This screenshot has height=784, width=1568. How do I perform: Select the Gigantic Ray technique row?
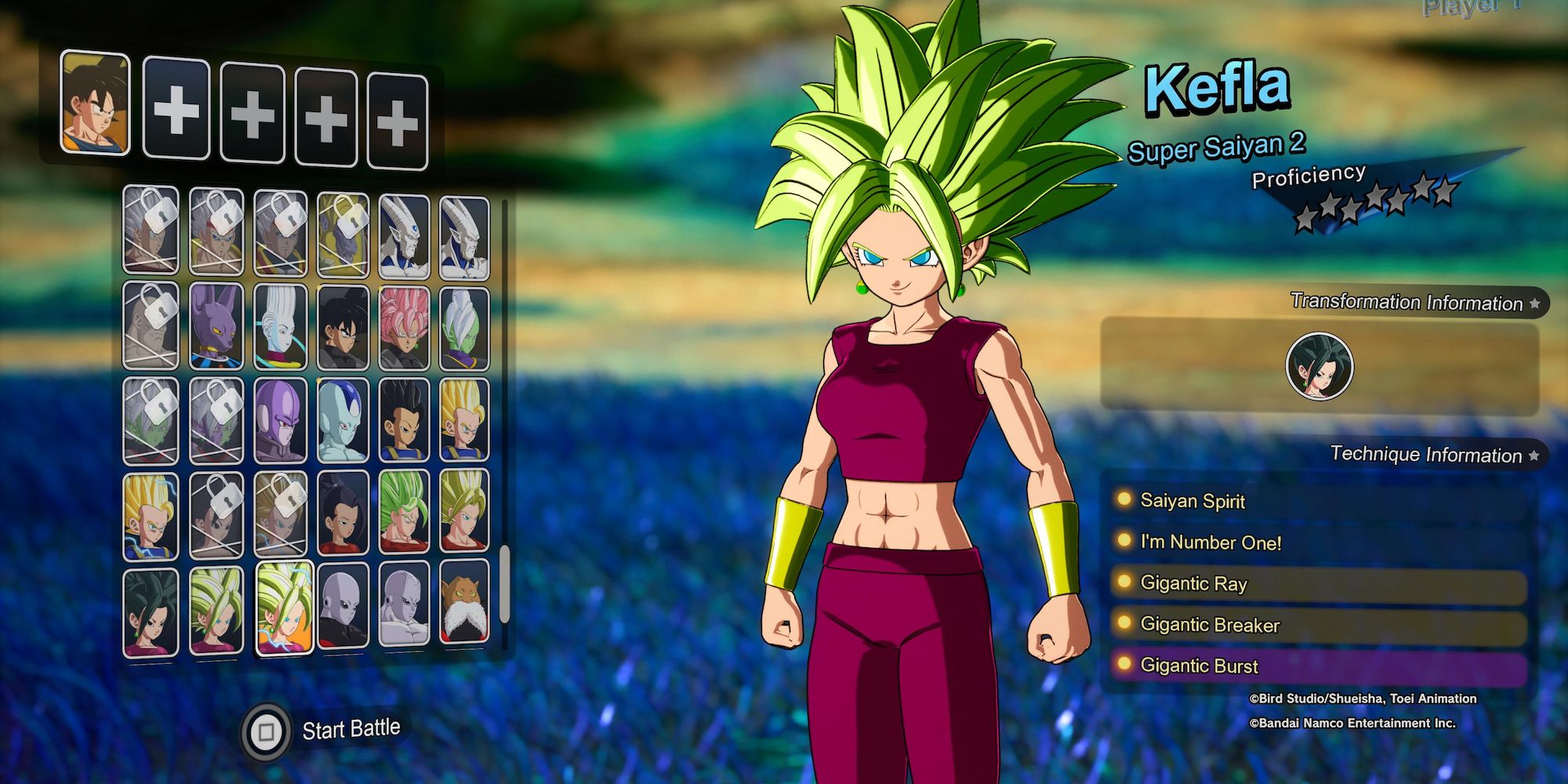(1317, 583)
